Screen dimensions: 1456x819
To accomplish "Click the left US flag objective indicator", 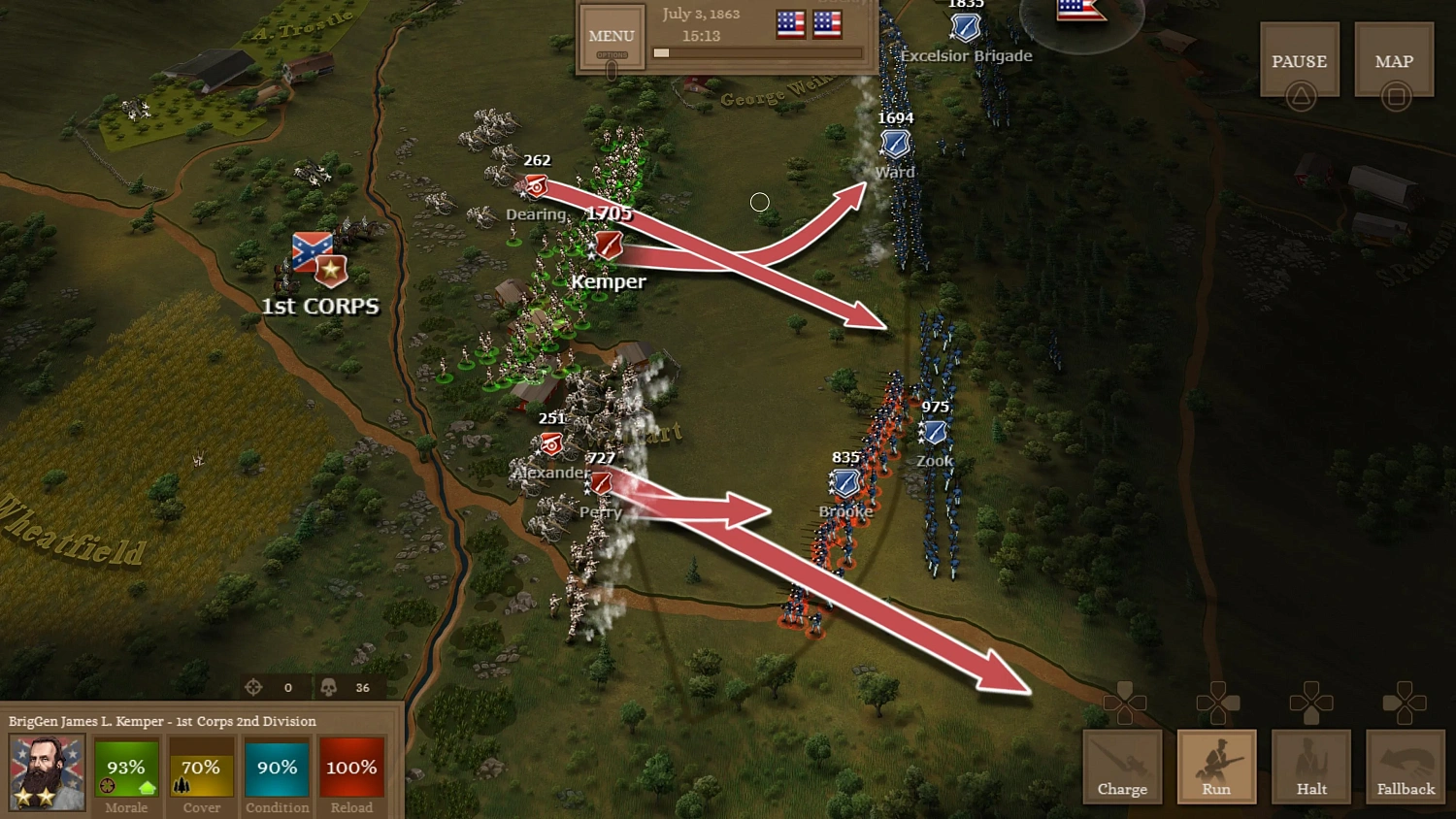I will (790, 23).
